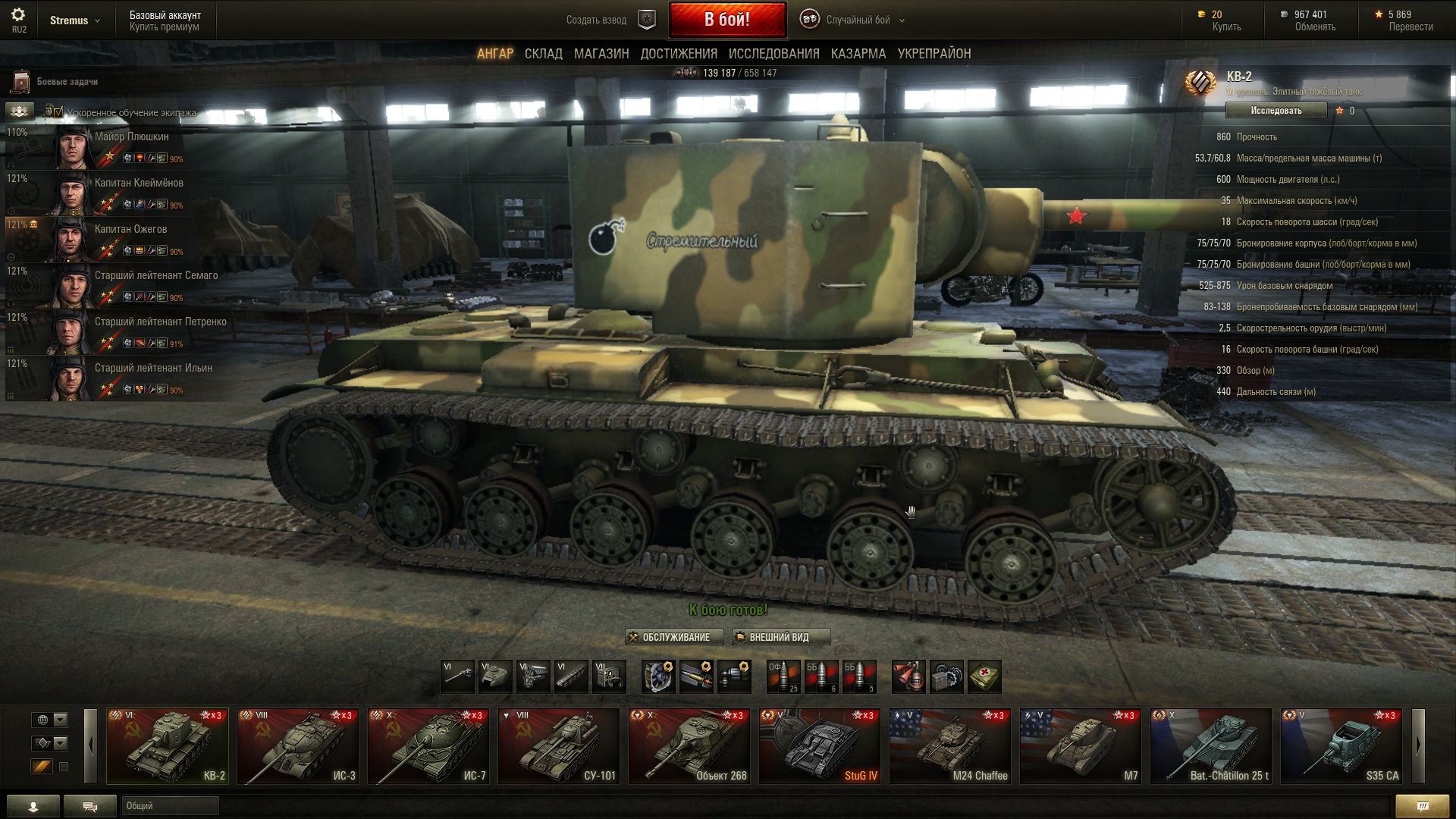Open the УКРЕПРАЙОН tab
Screen dimensions: 1456x819
click(x=934, y=54)
